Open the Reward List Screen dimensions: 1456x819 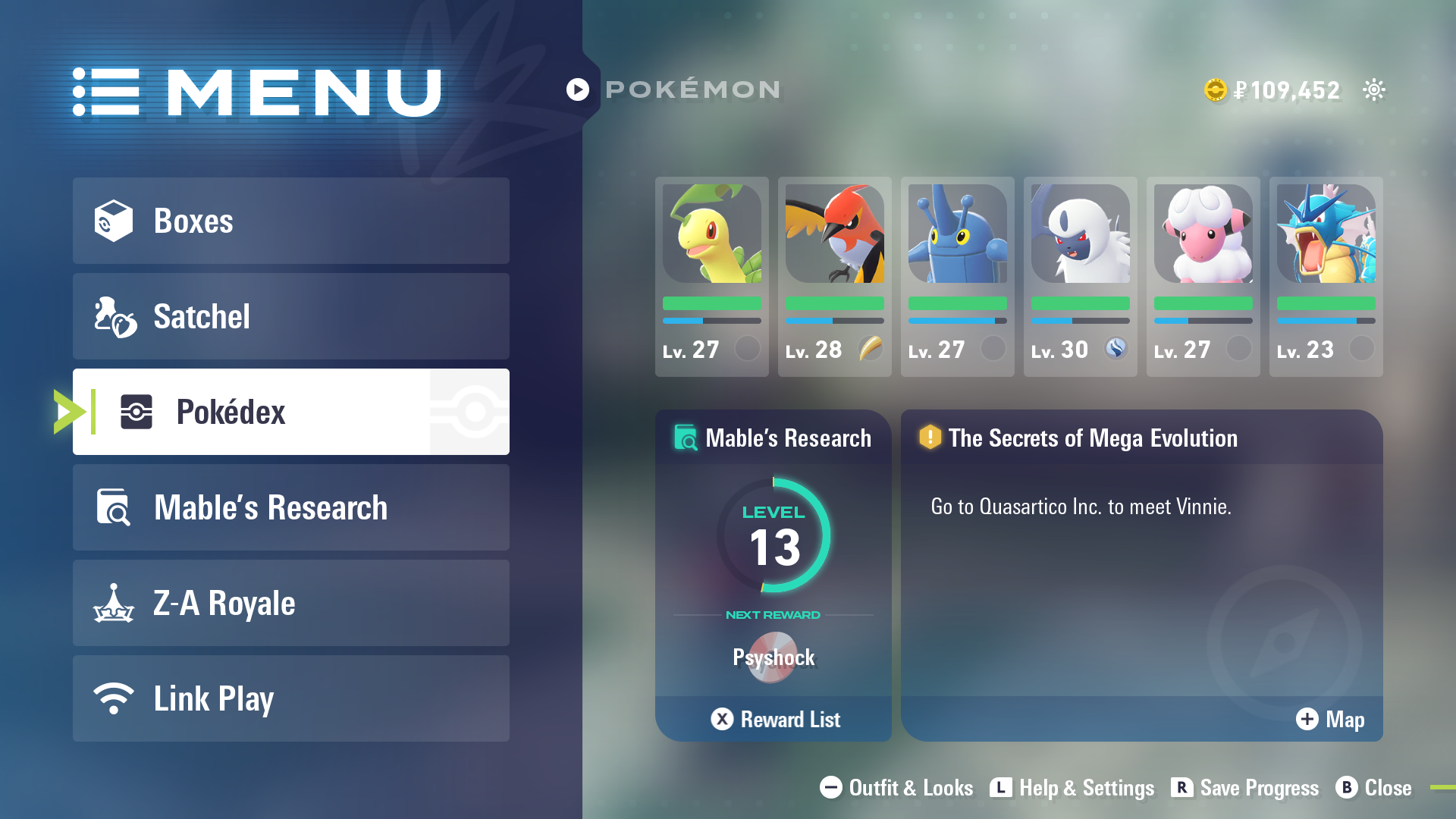(775, 719)
